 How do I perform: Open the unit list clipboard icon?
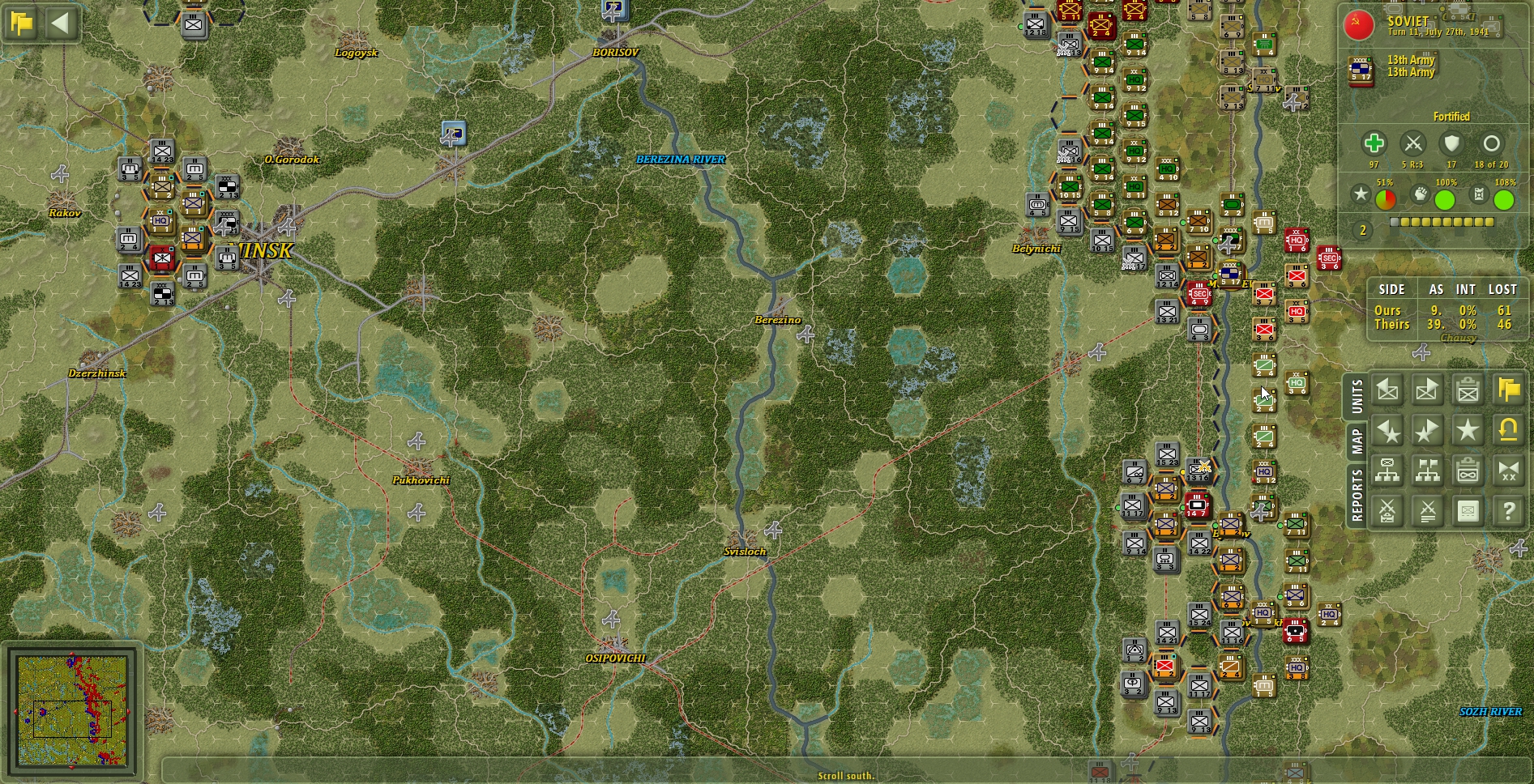1468,390
